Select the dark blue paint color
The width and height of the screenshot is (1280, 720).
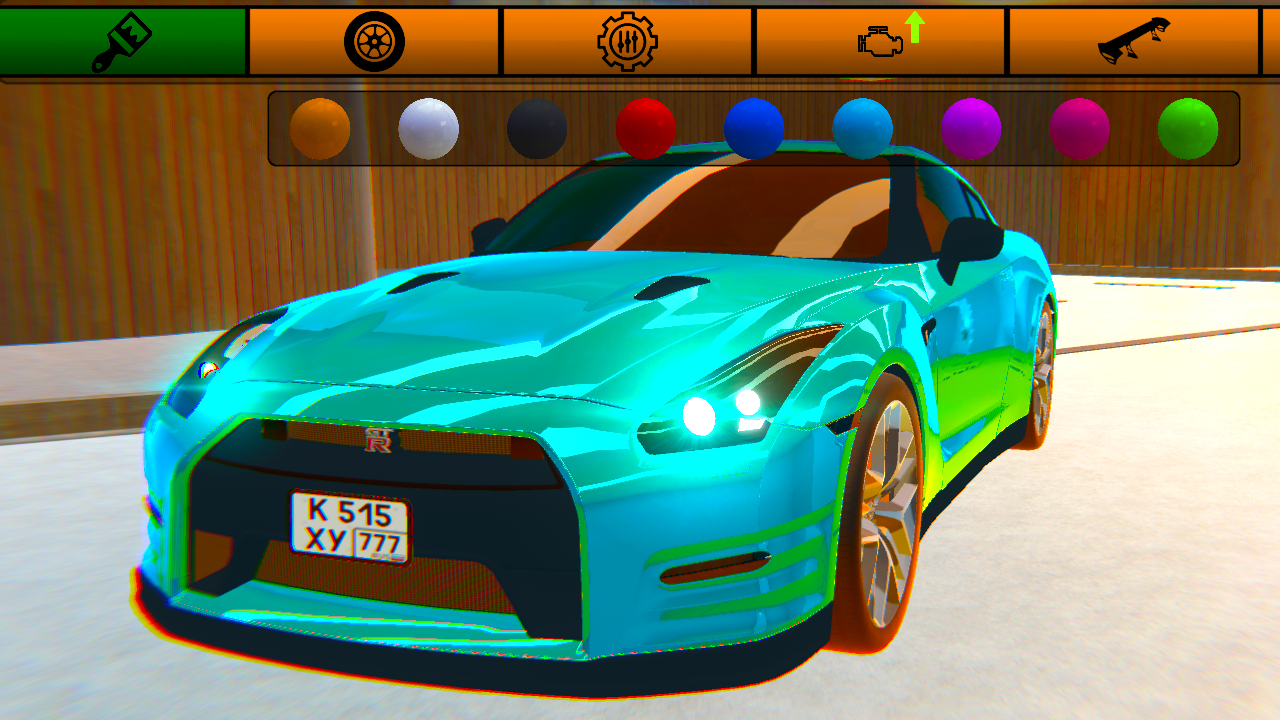tap(753, 128)
